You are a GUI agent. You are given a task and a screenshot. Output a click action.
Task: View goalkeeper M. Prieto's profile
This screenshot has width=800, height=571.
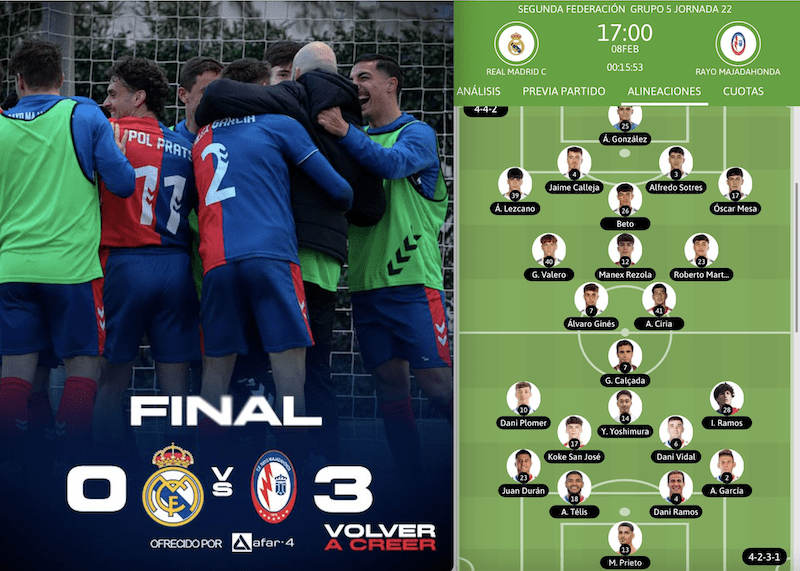coord(625,537)
